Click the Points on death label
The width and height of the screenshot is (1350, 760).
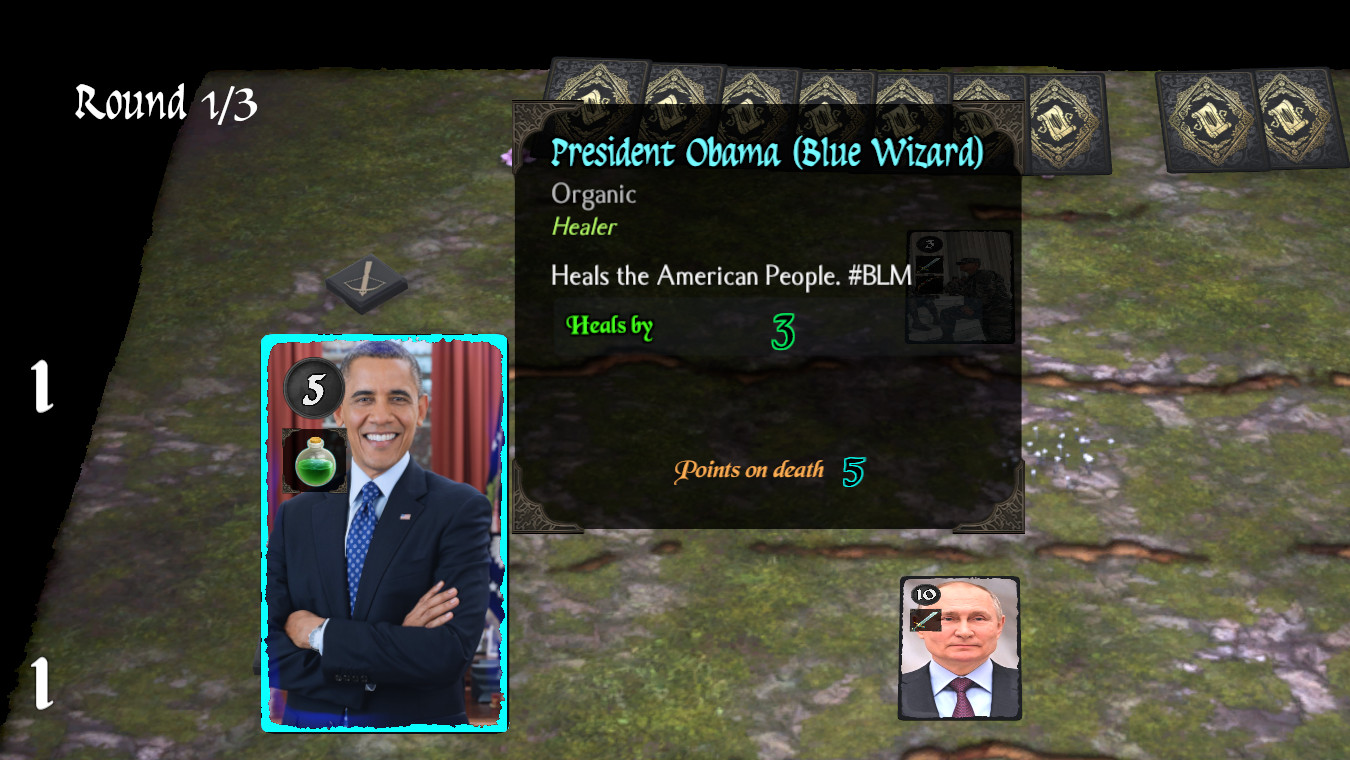pos(751,470)
